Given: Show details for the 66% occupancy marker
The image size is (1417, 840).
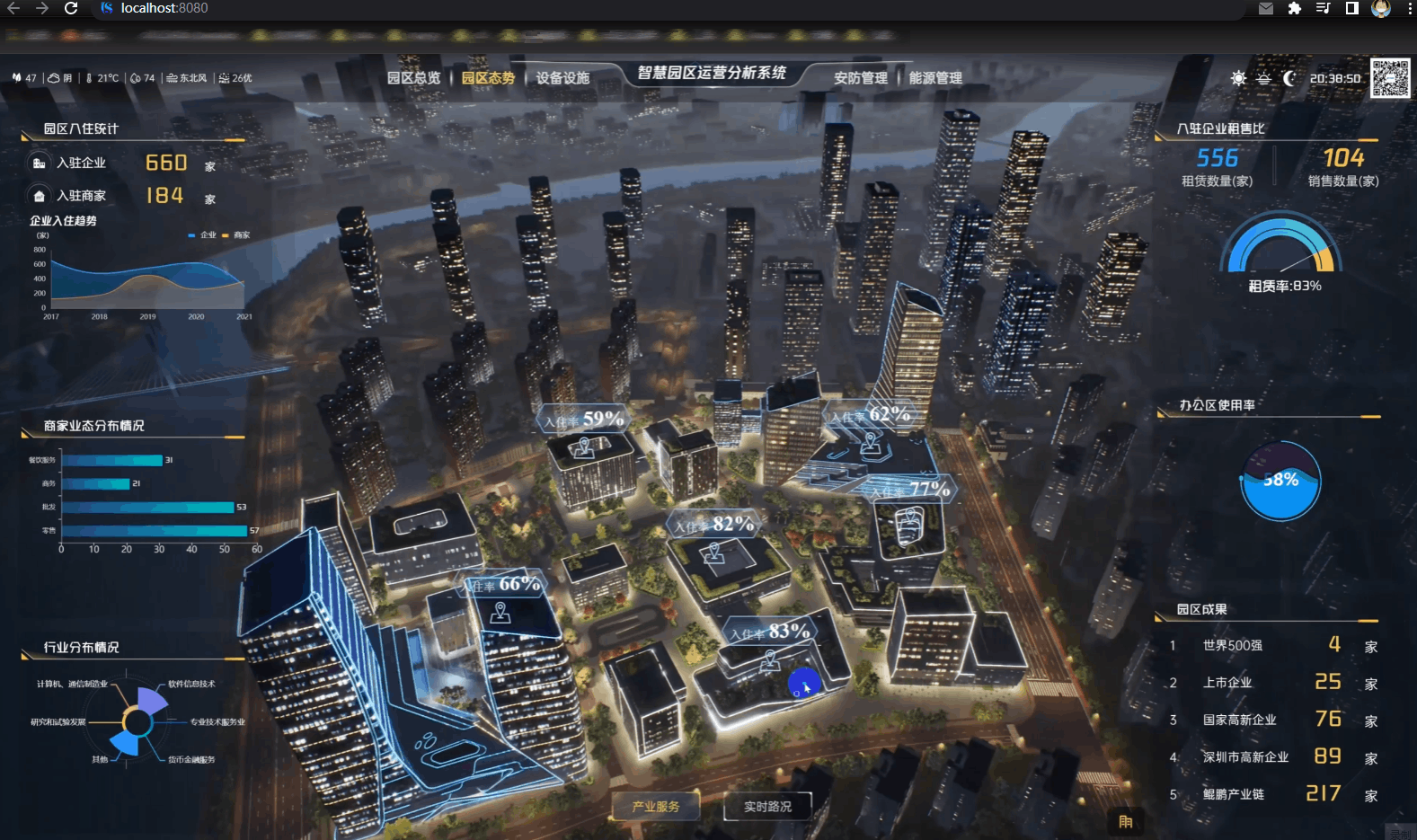Looking at the screenshot, I should pyautogui.click(x=503, y=586).
